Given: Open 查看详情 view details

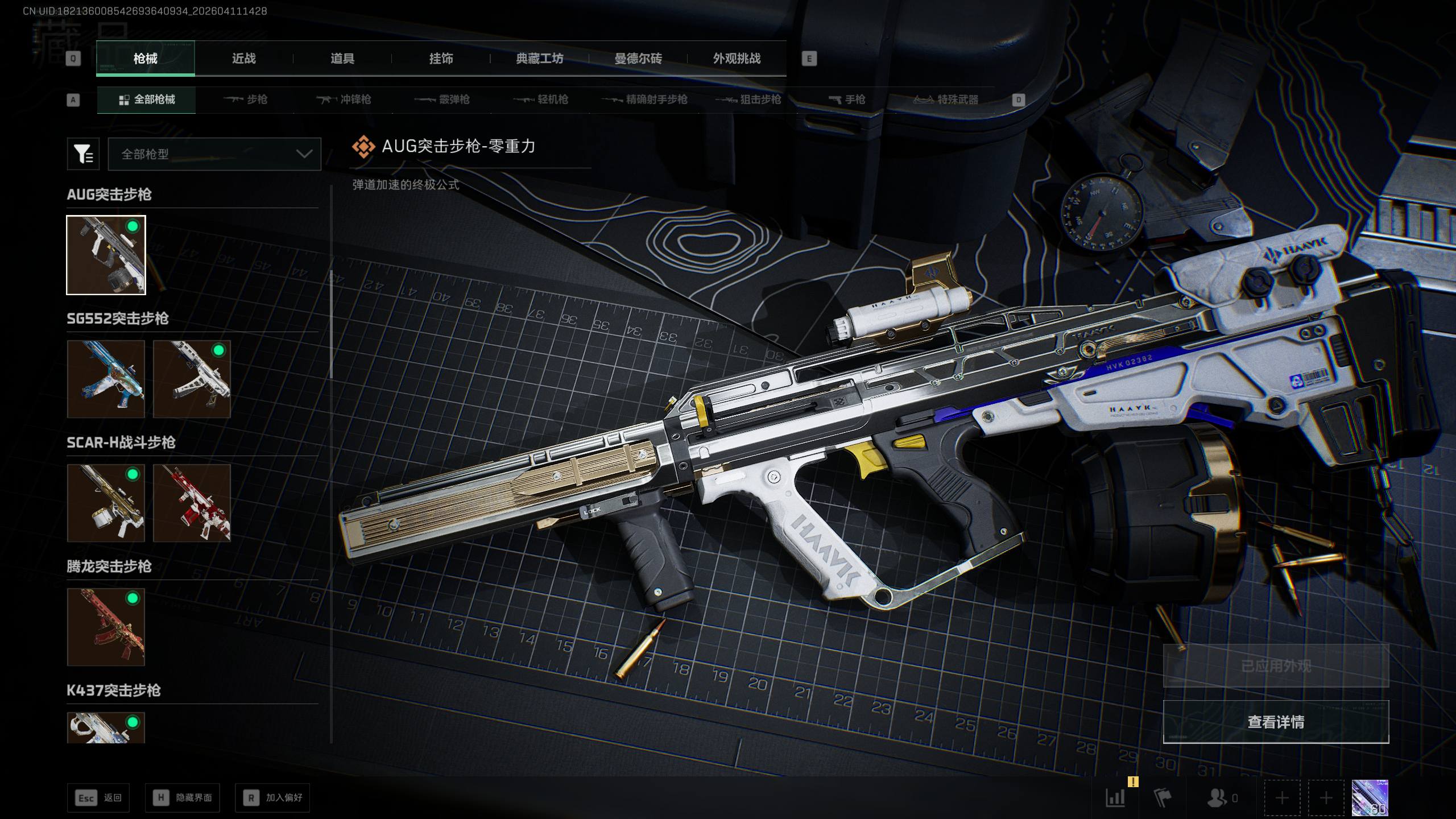Looking at the screenshot, I should tap(1276, 722).
